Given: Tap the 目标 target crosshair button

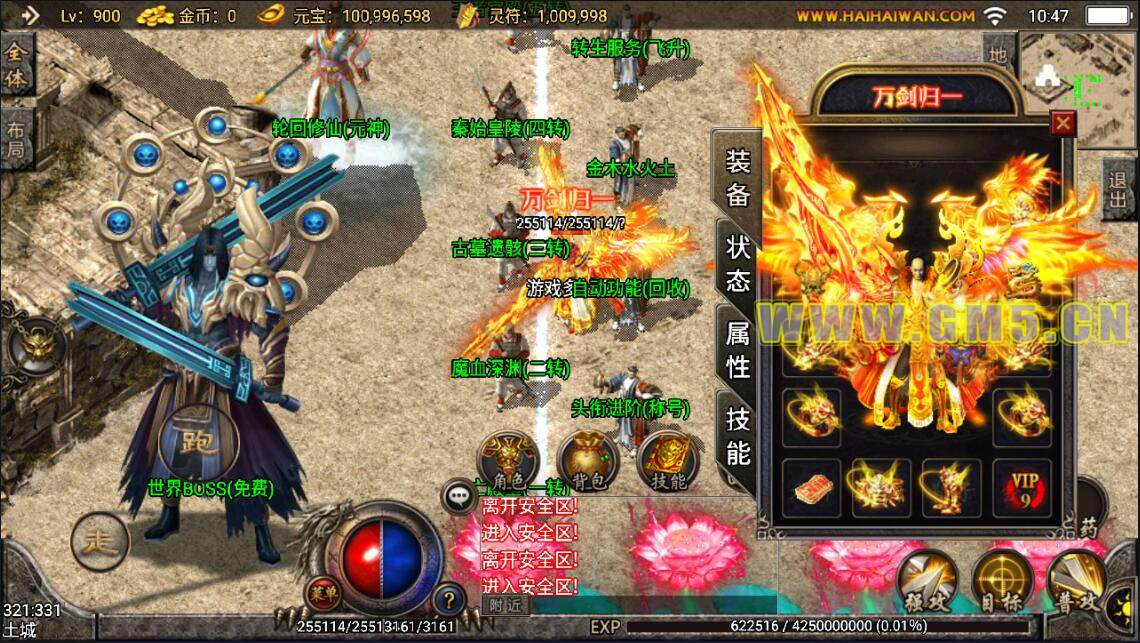Looking at the screenshot, I should [1003, 581].
